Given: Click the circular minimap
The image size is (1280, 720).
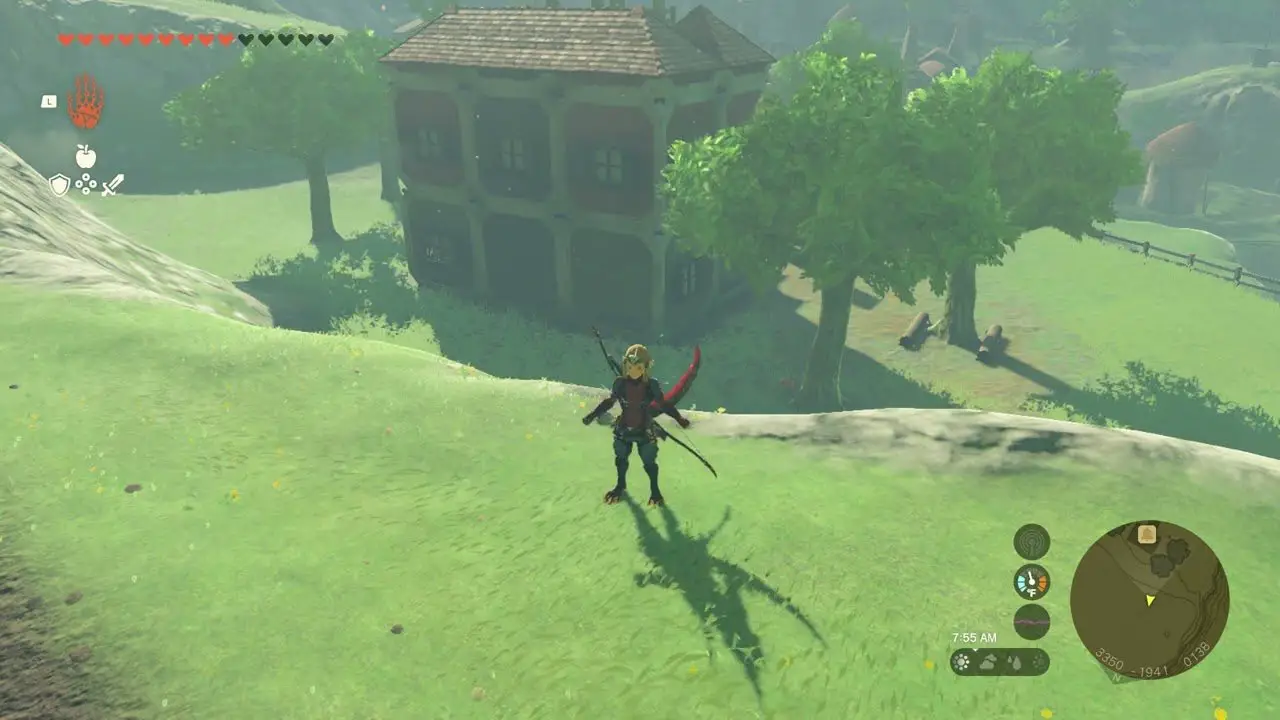Looking at the screenshot, I should click(x=1149, y=600).
